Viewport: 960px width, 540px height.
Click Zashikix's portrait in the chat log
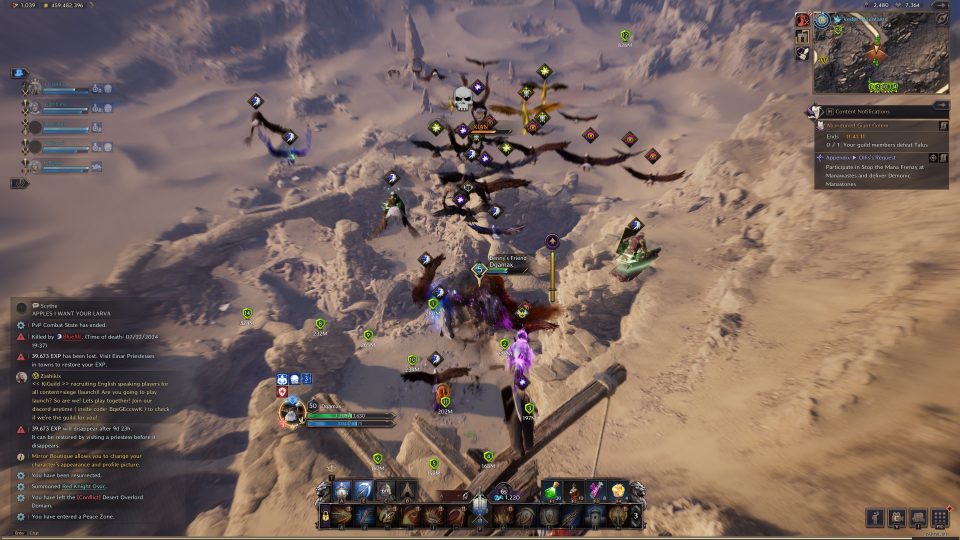point(21,378)
